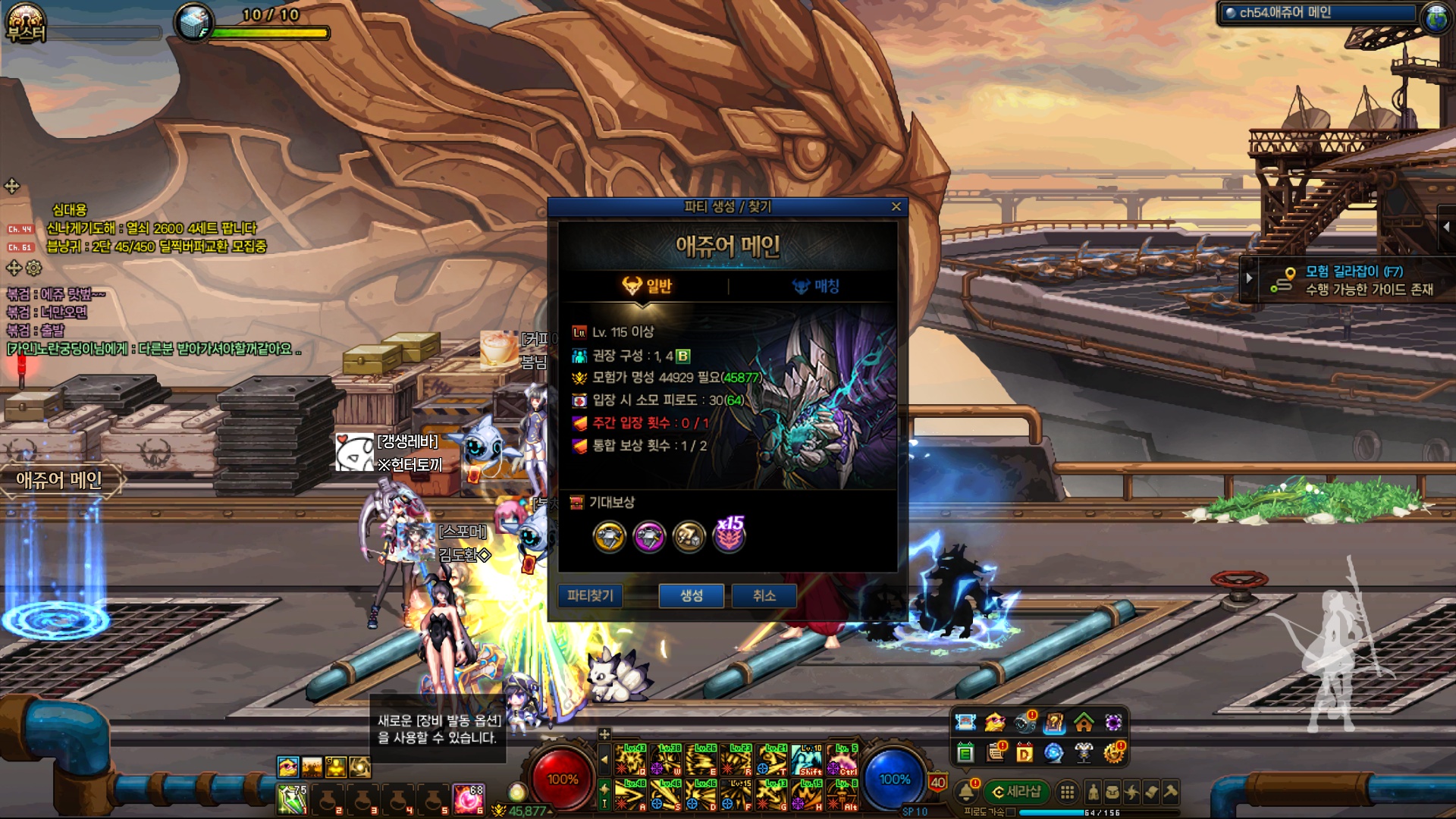1456x819 pixels.
Task: Open the yellow D calendar icon
Action: [x=1025, y=753]
